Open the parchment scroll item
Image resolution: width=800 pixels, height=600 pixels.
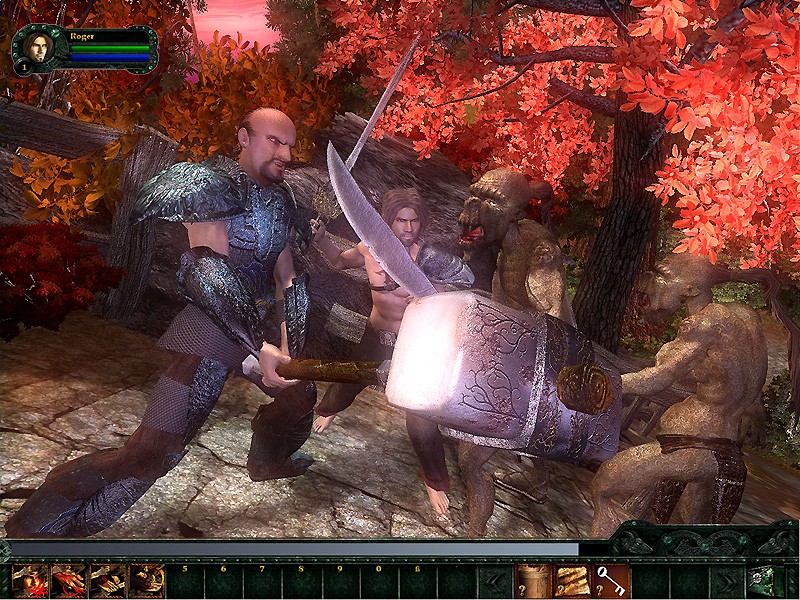pos(572,581)
